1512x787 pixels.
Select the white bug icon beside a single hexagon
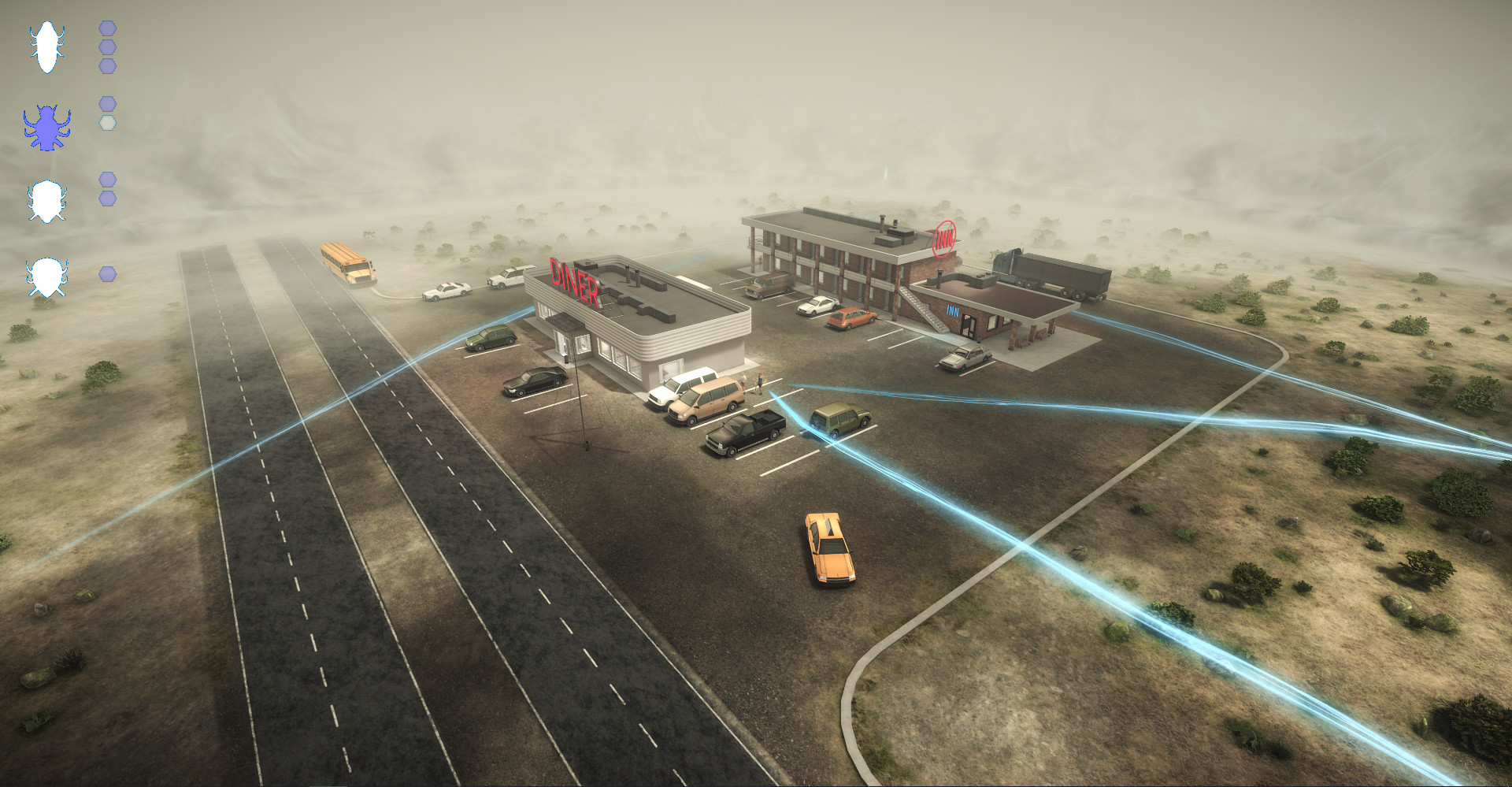pos(46,277)
